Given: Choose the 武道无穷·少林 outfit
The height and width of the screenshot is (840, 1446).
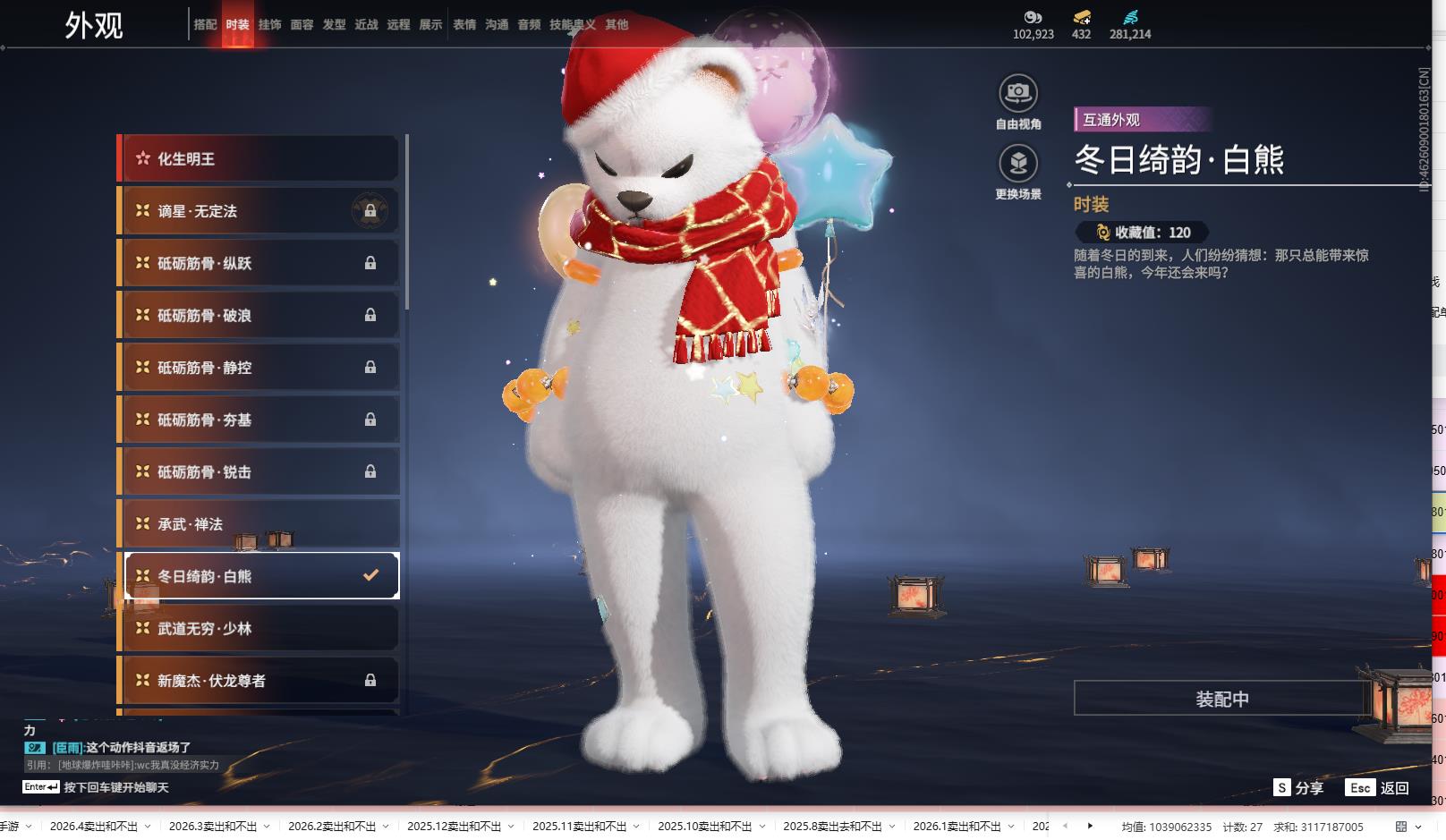Looking at the screenshot, I should (259, 629).
